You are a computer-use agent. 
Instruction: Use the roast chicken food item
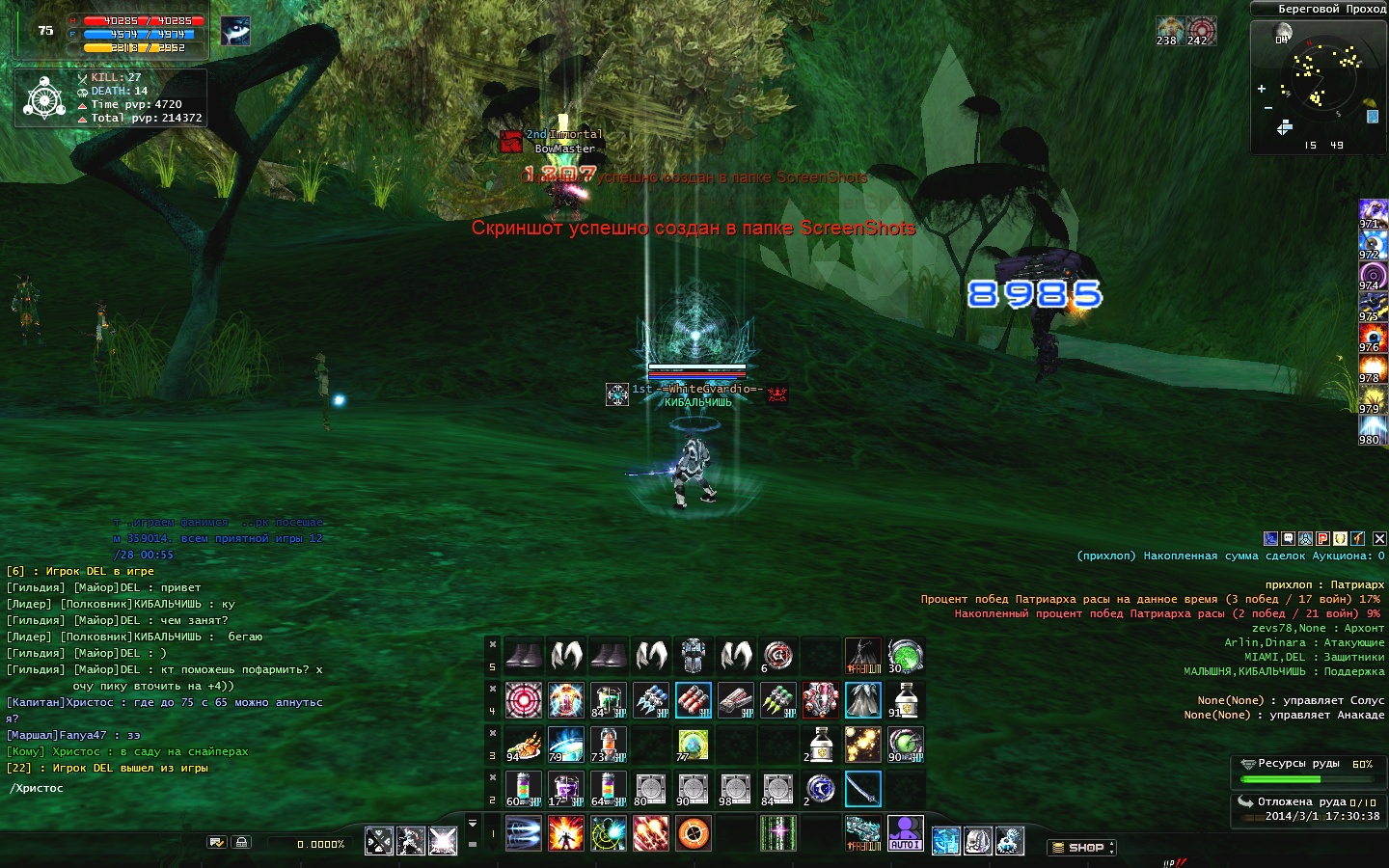click(523, 745)
